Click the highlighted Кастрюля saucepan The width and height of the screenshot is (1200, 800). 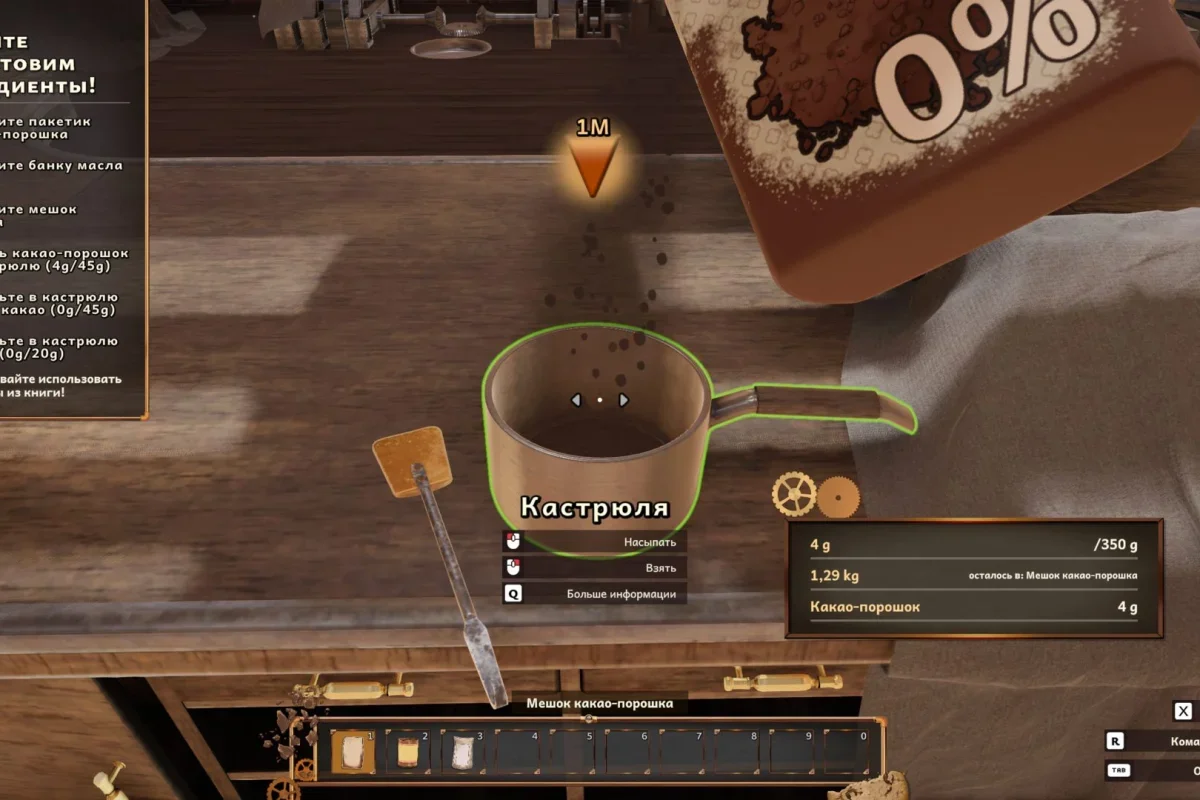point(597,430)
